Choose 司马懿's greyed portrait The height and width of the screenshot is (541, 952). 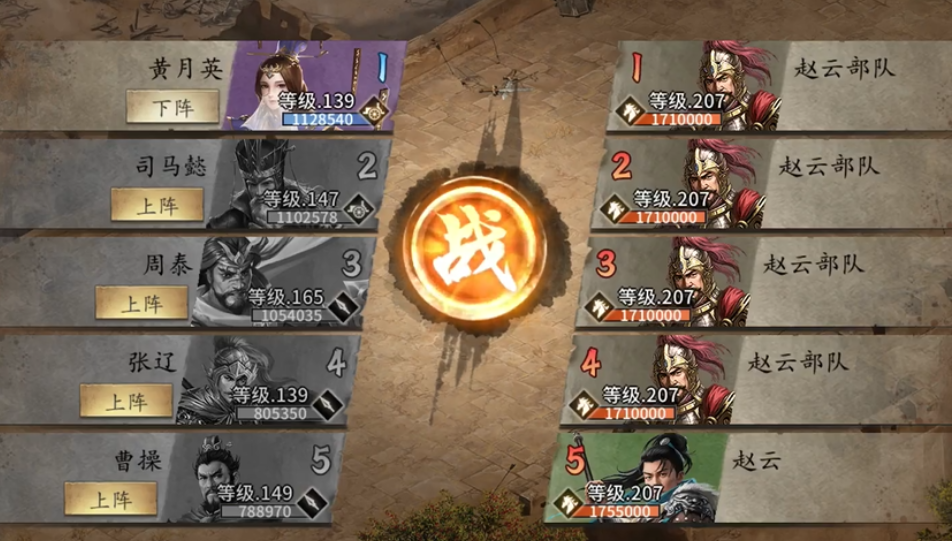285,183
